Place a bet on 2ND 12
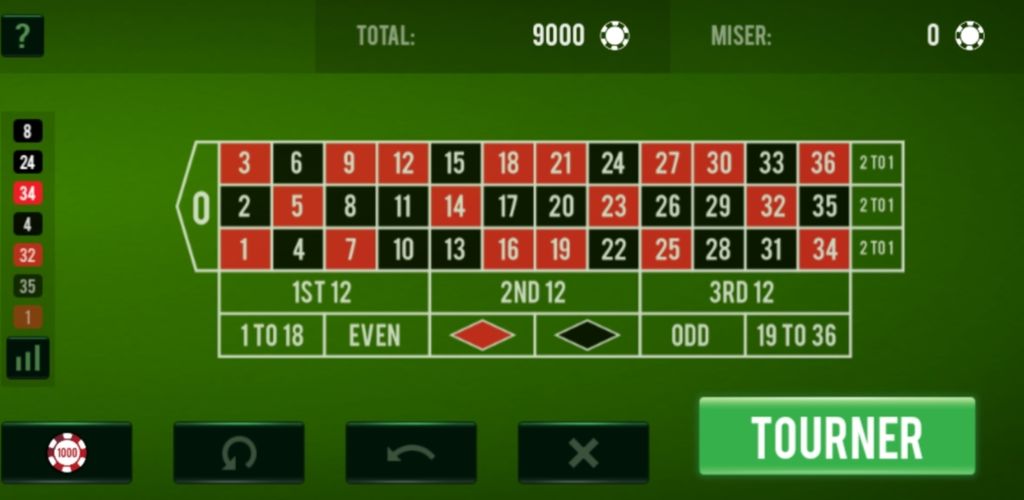Screen dimensions: 1024x500 coord(534,293)
